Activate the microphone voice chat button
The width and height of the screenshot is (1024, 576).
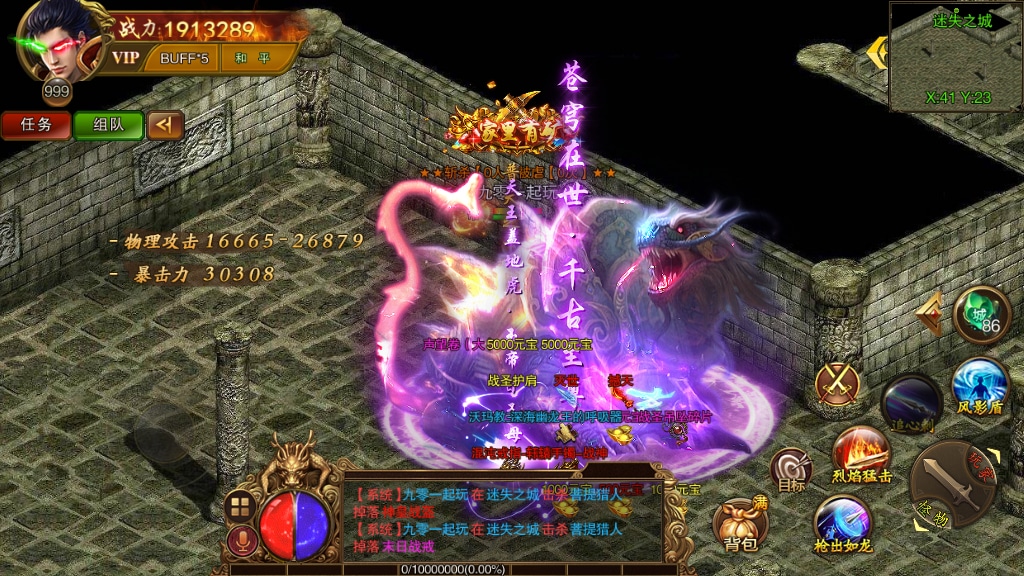point(239,541)
